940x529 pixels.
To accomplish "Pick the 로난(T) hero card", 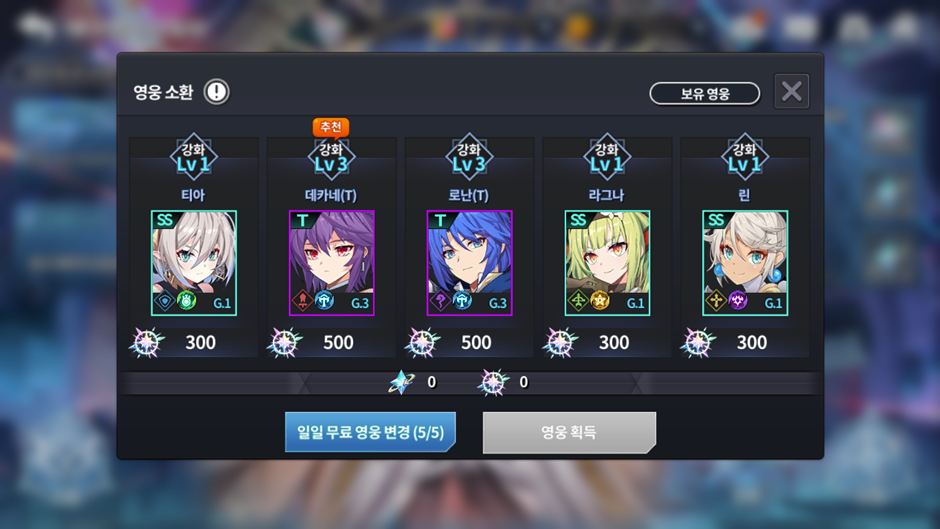I will pyautogui.click(x=469, y=262).
